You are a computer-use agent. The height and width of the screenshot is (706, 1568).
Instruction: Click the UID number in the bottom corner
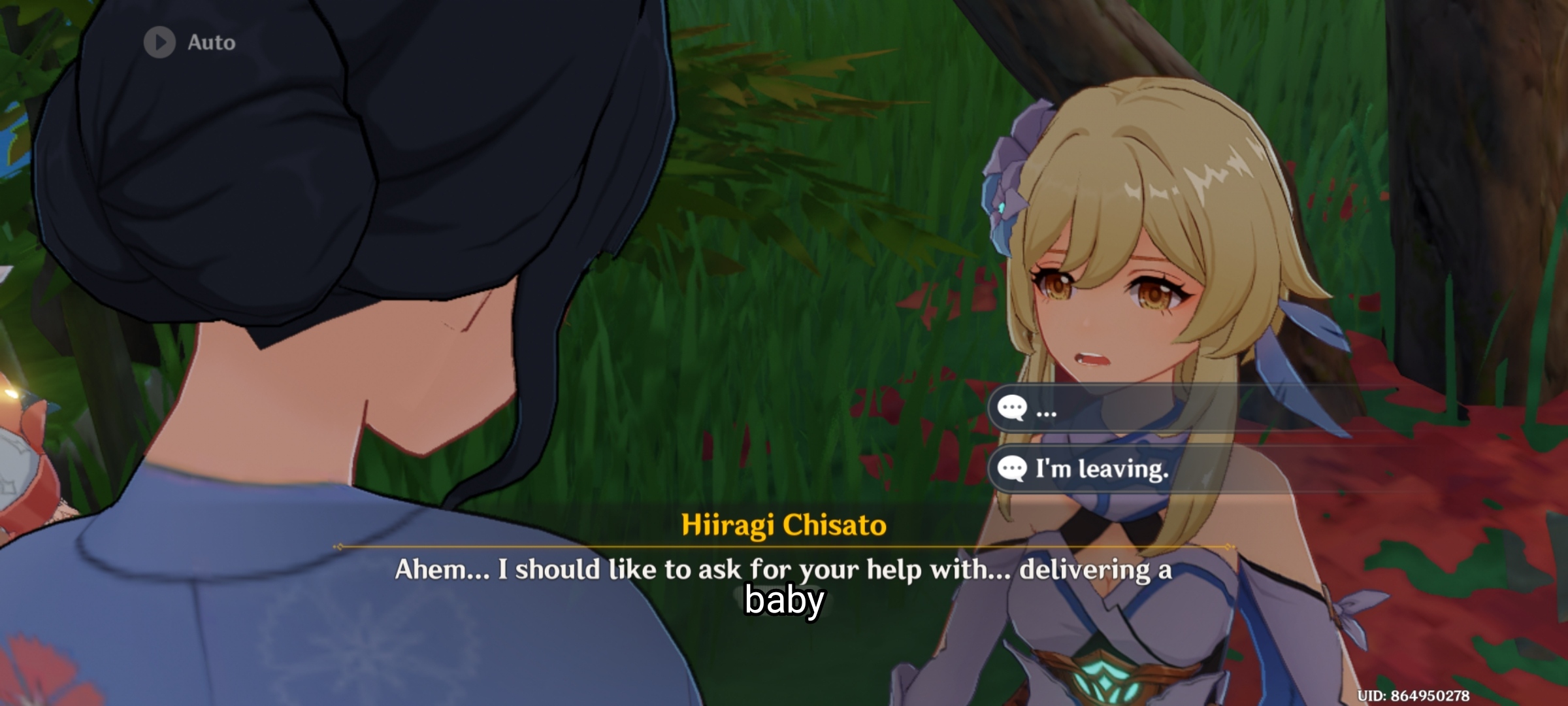click(x=1483, y=696)
